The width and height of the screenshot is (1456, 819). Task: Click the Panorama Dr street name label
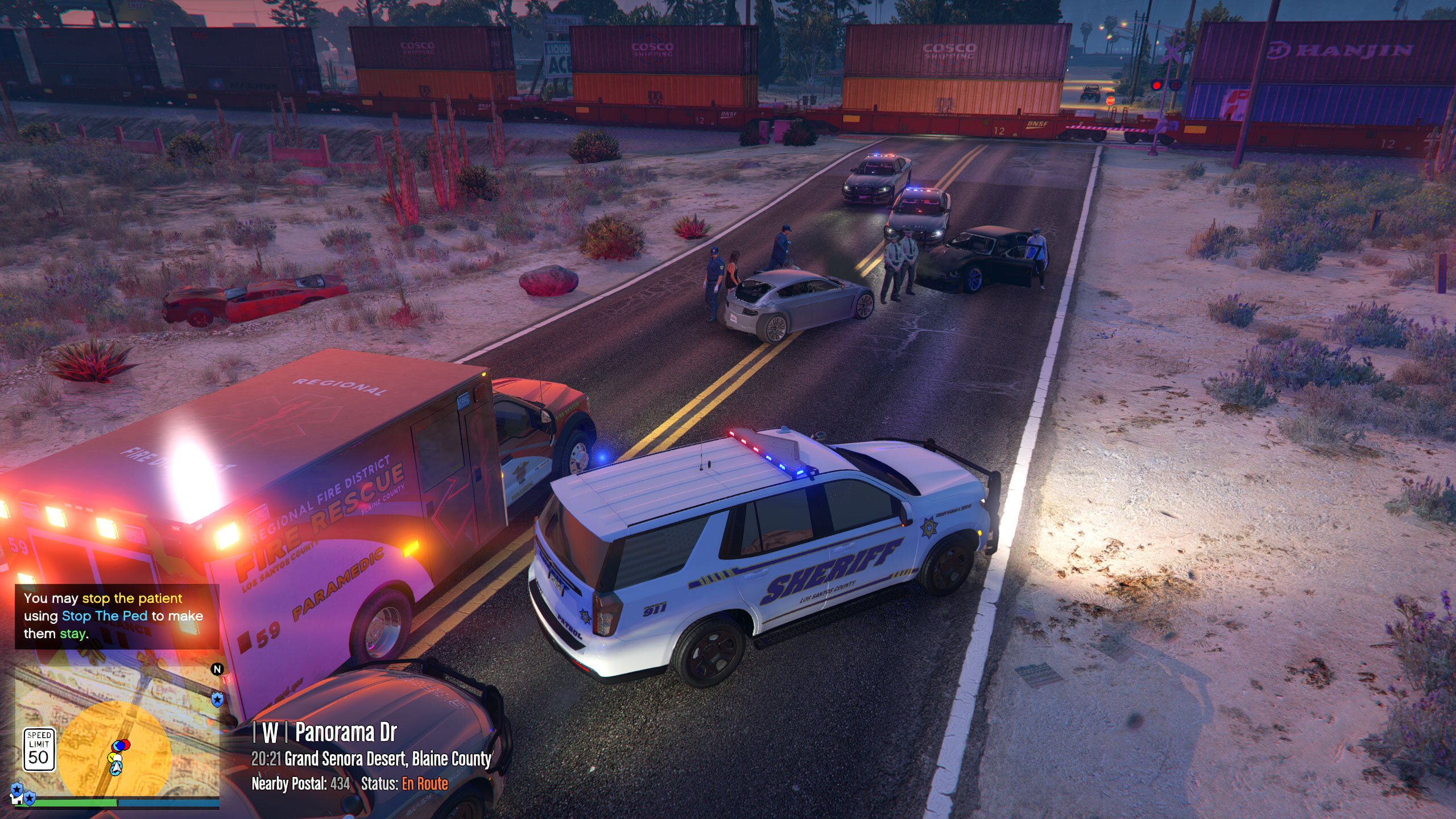tap(345, 733)
